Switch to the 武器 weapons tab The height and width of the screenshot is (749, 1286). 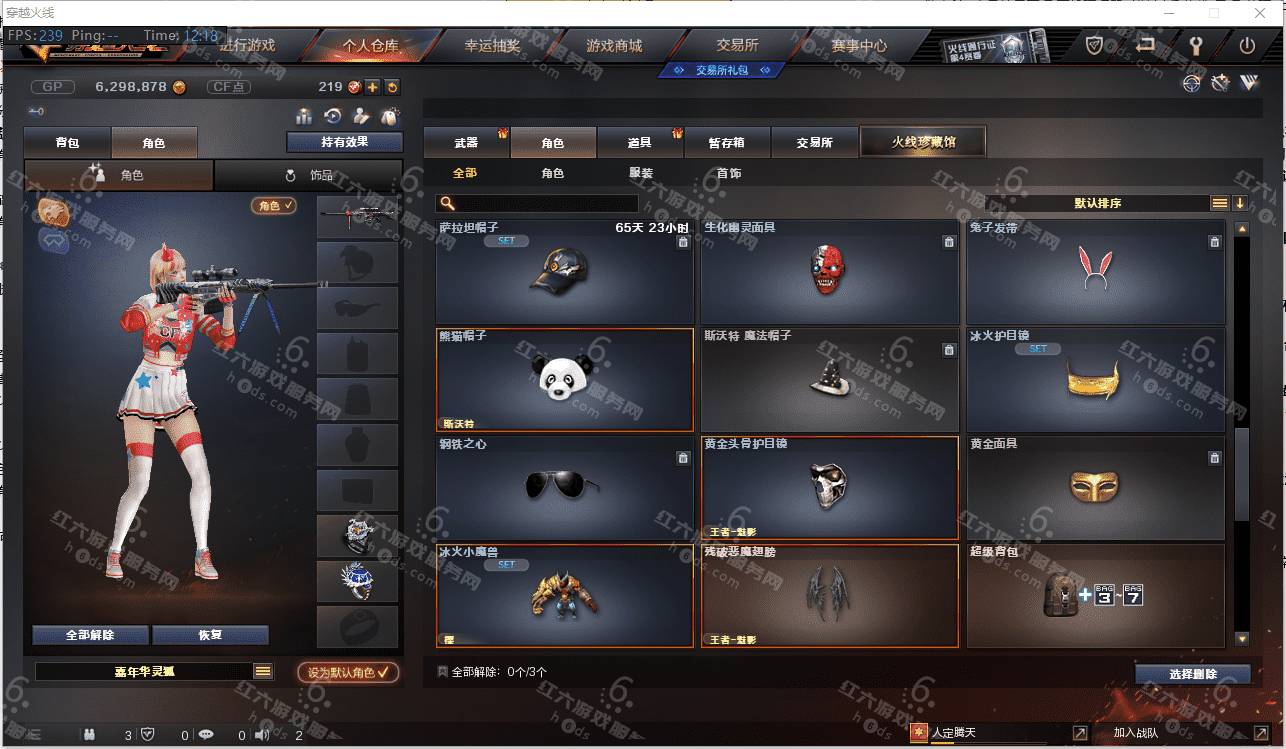pos(466,143)
